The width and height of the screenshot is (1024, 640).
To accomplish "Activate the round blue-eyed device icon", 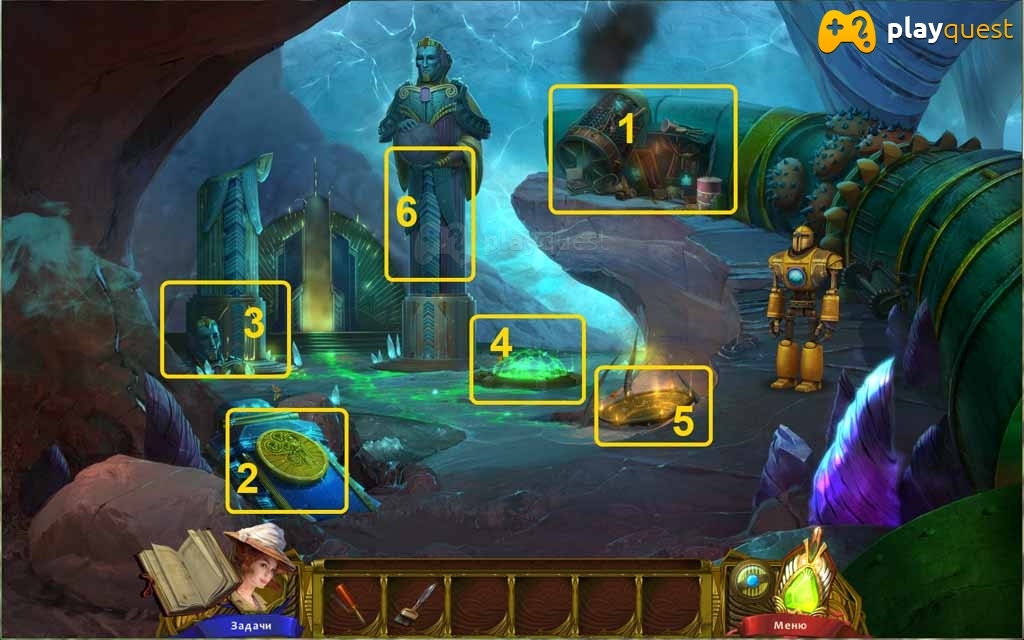I will [751, 580].
